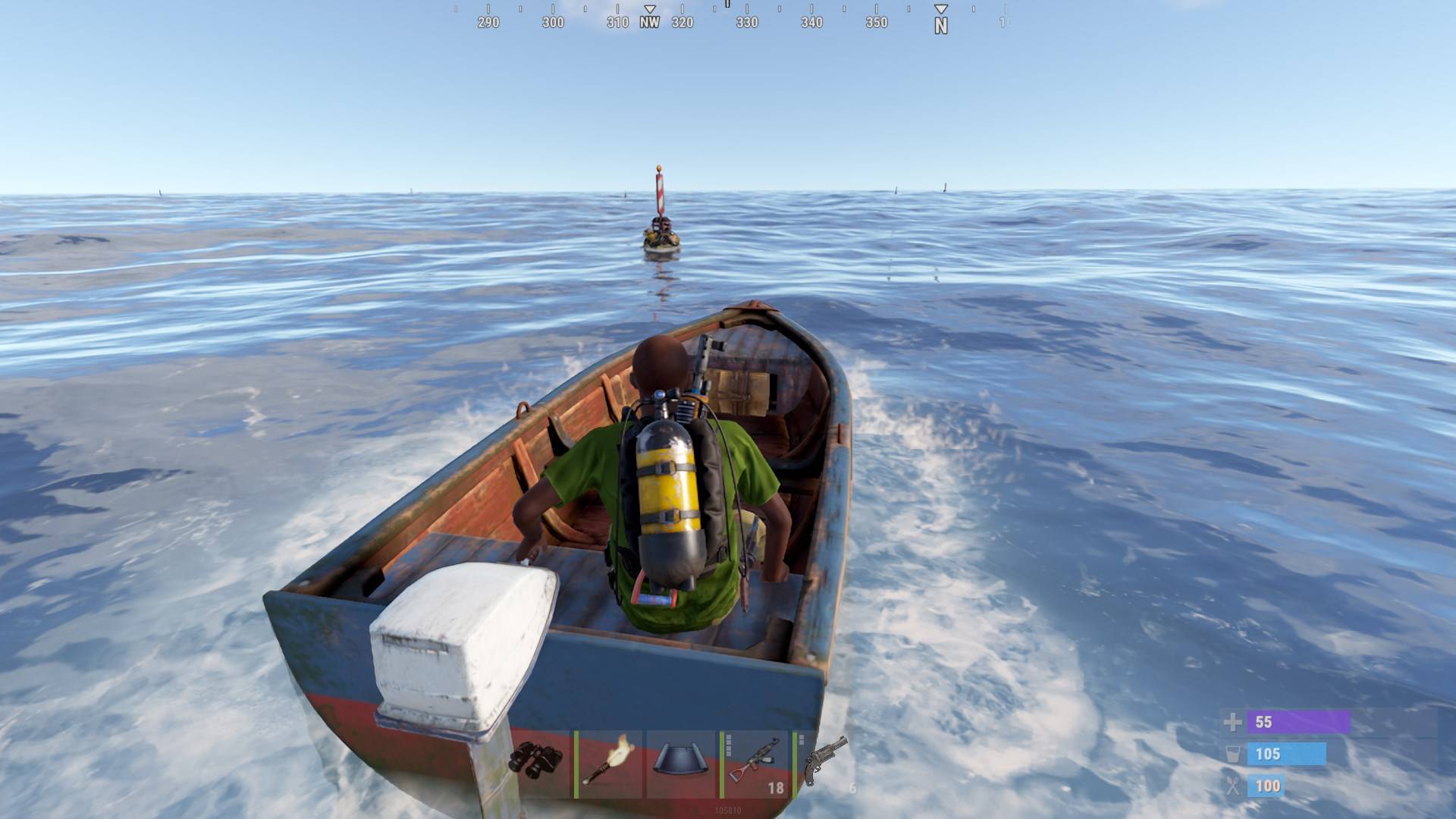
Task: Choose the blueprint paper roll slot
Action: [x=681, y=763]
